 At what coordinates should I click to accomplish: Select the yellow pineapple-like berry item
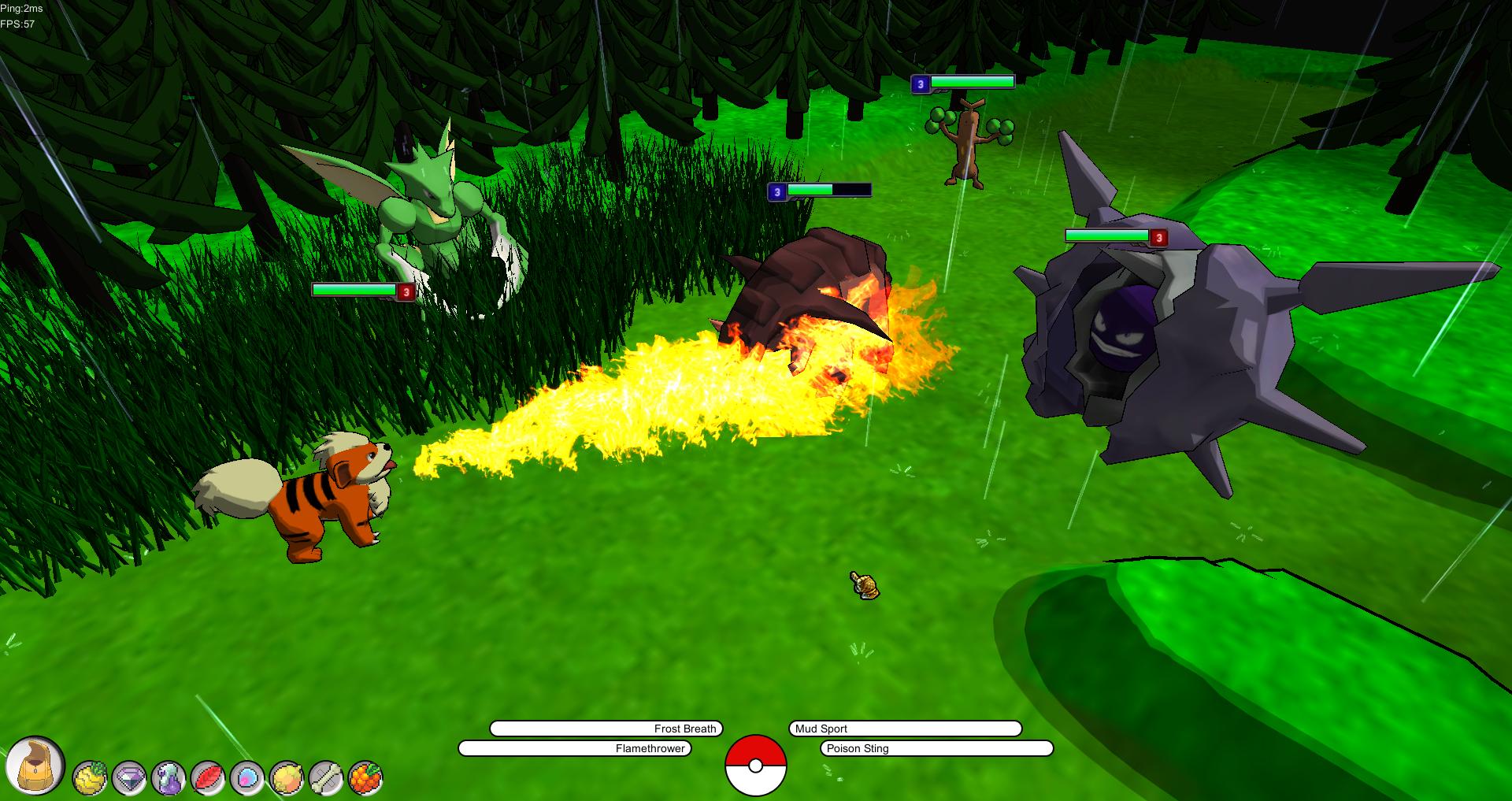coord(90,778)
